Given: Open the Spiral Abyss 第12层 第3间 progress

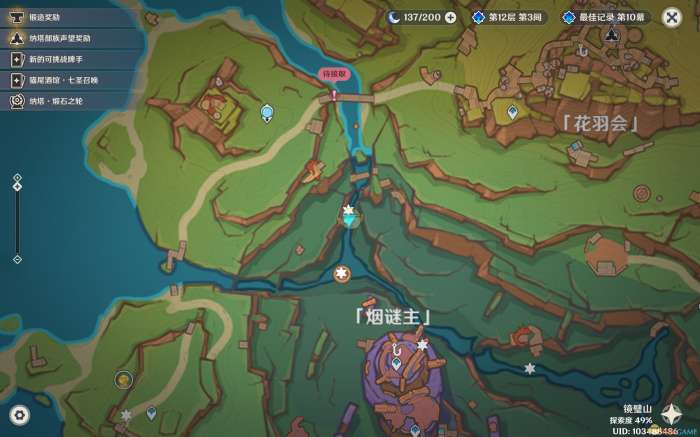Looking at the screenshot, I should (x=508, y=17).
